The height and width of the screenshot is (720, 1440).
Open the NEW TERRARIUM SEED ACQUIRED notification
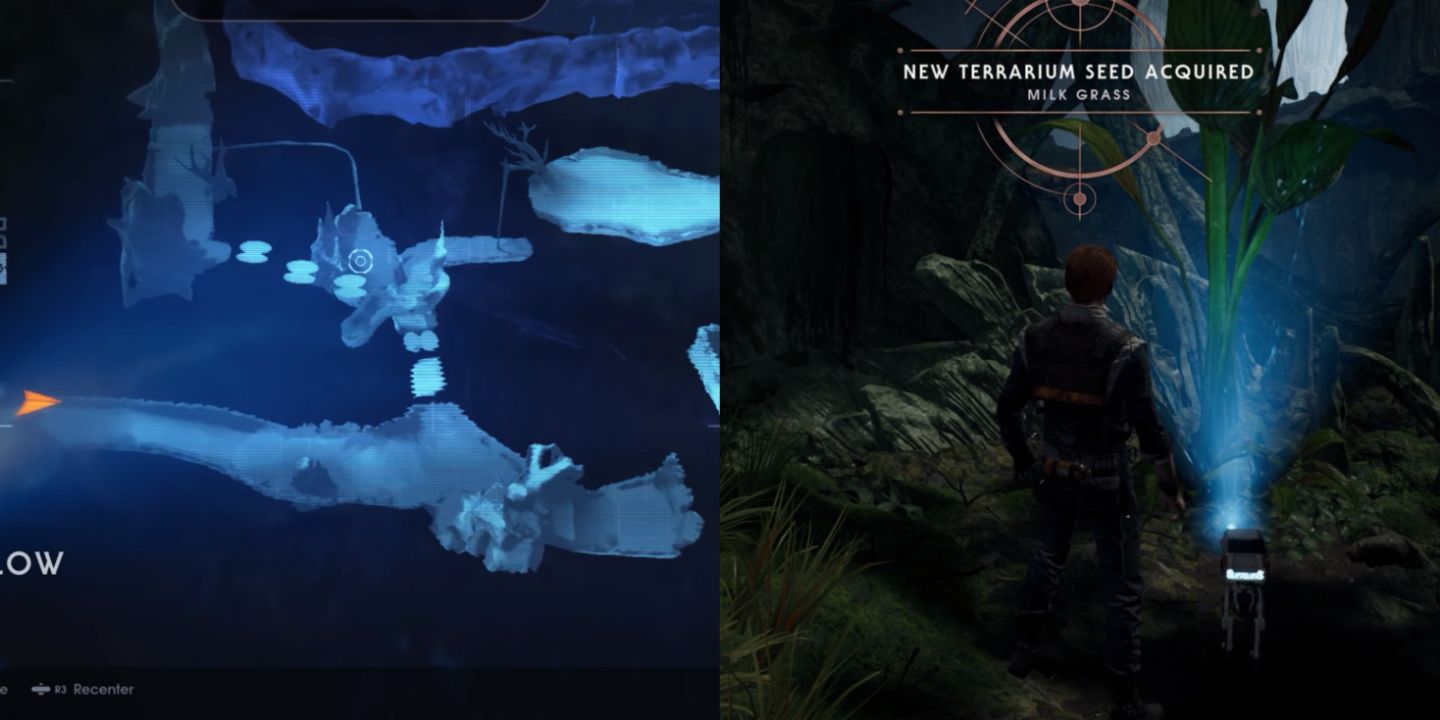coord(1080,72)
